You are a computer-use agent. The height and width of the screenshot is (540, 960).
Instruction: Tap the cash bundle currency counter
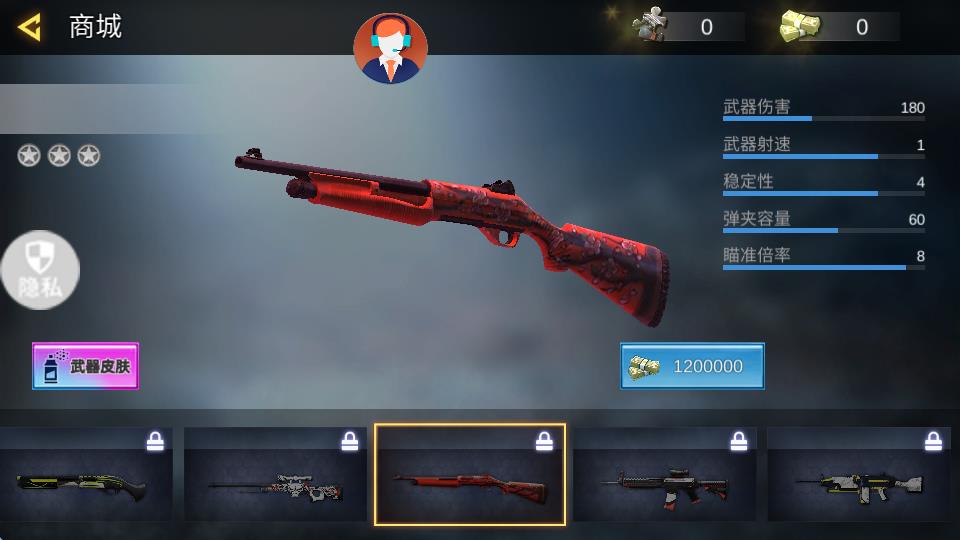tap(838, 27)
